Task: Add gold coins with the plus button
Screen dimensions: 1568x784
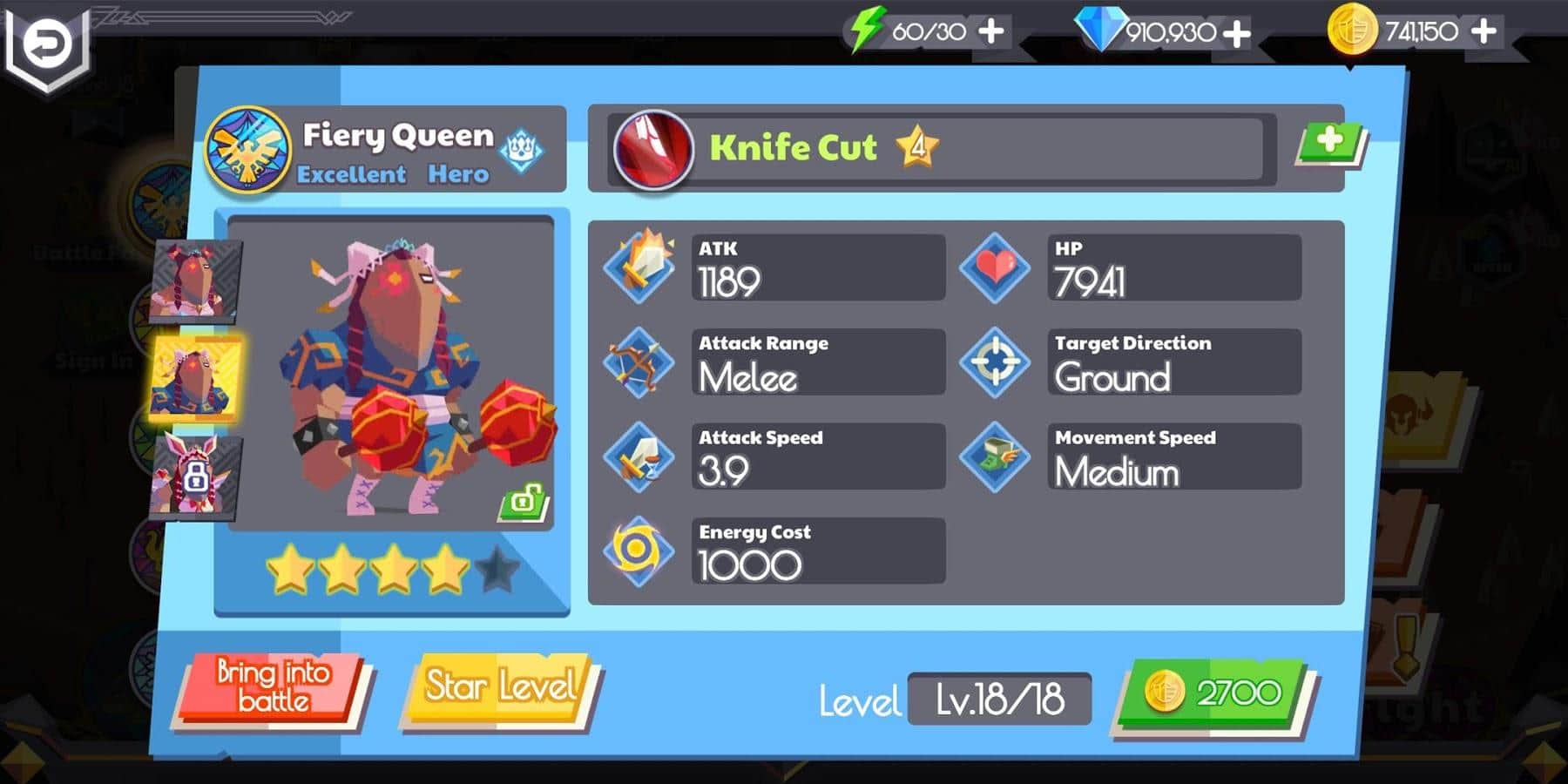Action: click(1484, 31)
